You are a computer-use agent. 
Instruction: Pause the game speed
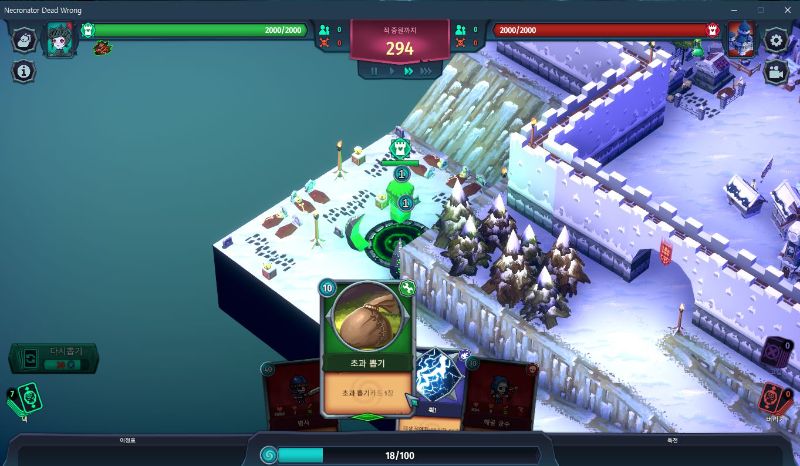click(x=375, y=71)
